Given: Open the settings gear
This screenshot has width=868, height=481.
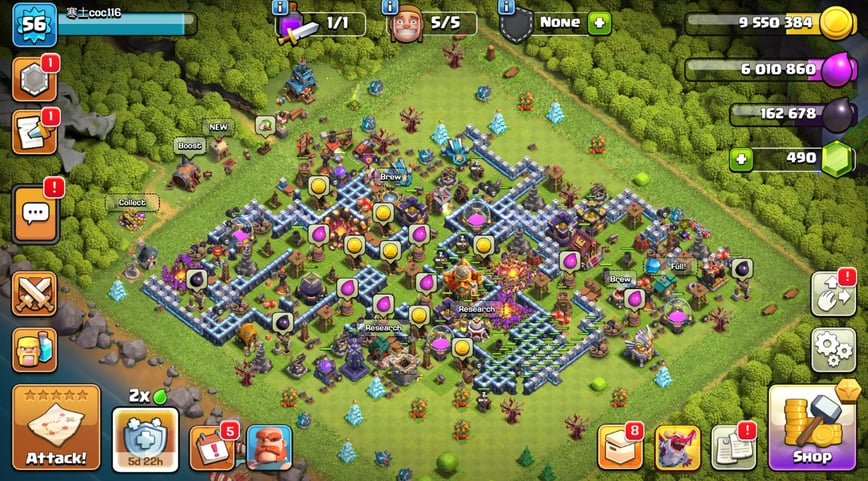Looking at the screenshot, I should tap(833, 350).
